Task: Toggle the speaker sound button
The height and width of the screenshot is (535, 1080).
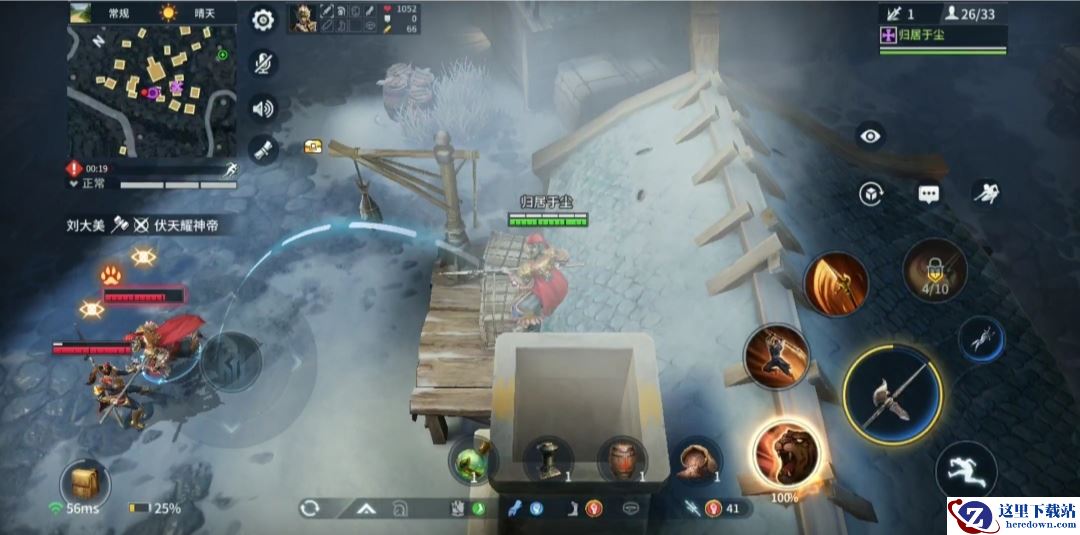Action: tap(263, 107)
